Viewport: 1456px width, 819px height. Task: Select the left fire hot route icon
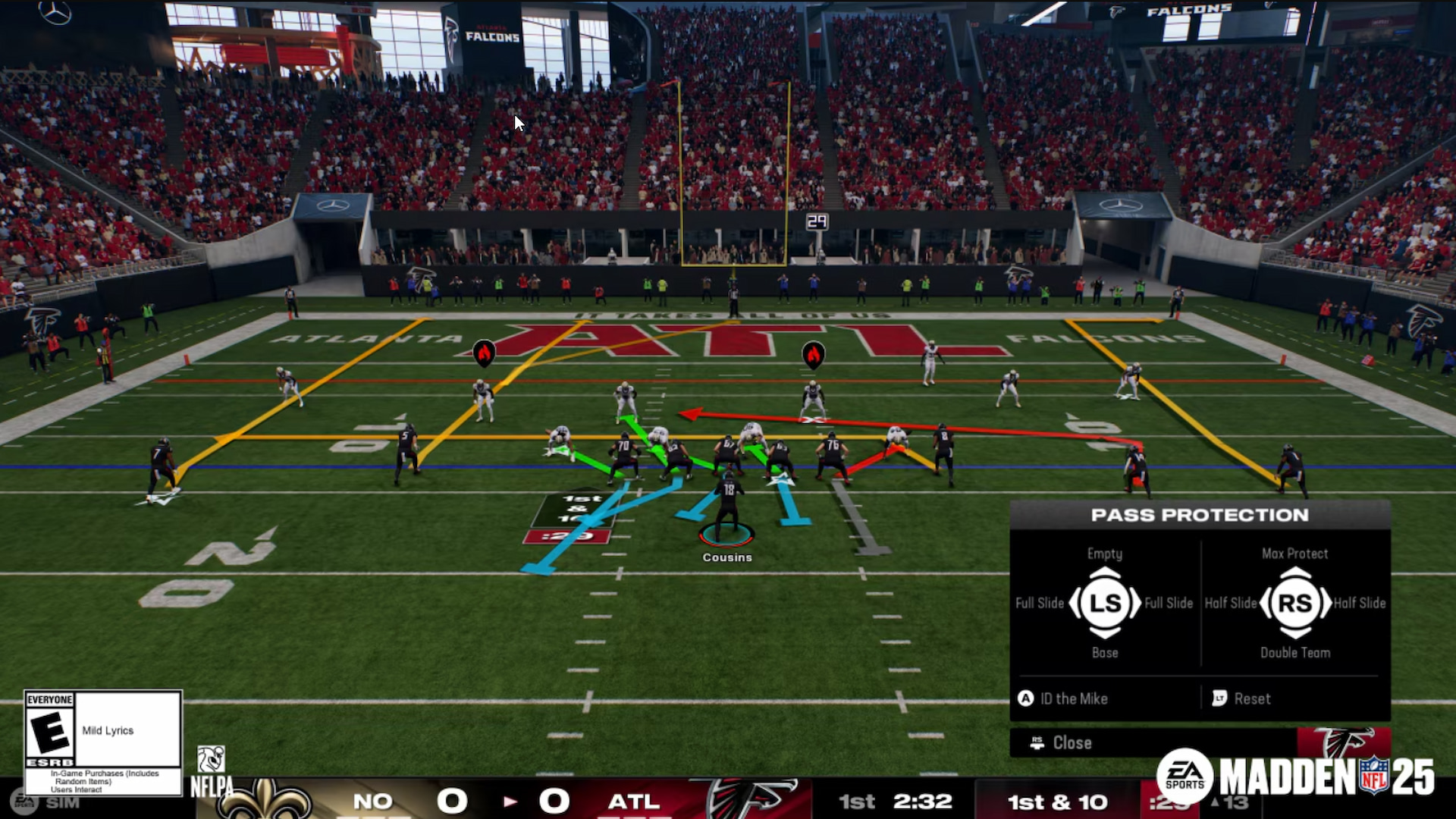point(485,351)
